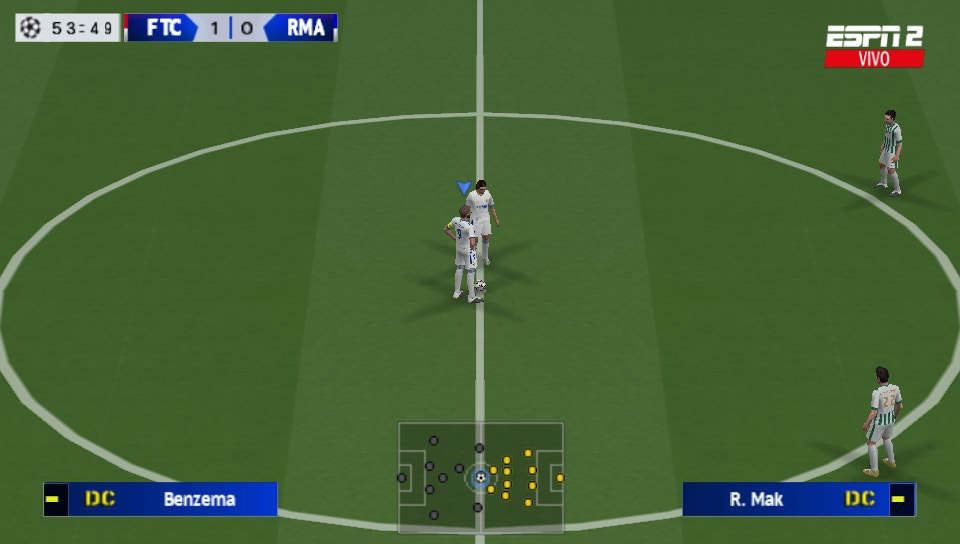Screen dimensions: 960x544
Task: Click the ESPN 2 VIVO channel logo
Action: (x=874, y=46)
